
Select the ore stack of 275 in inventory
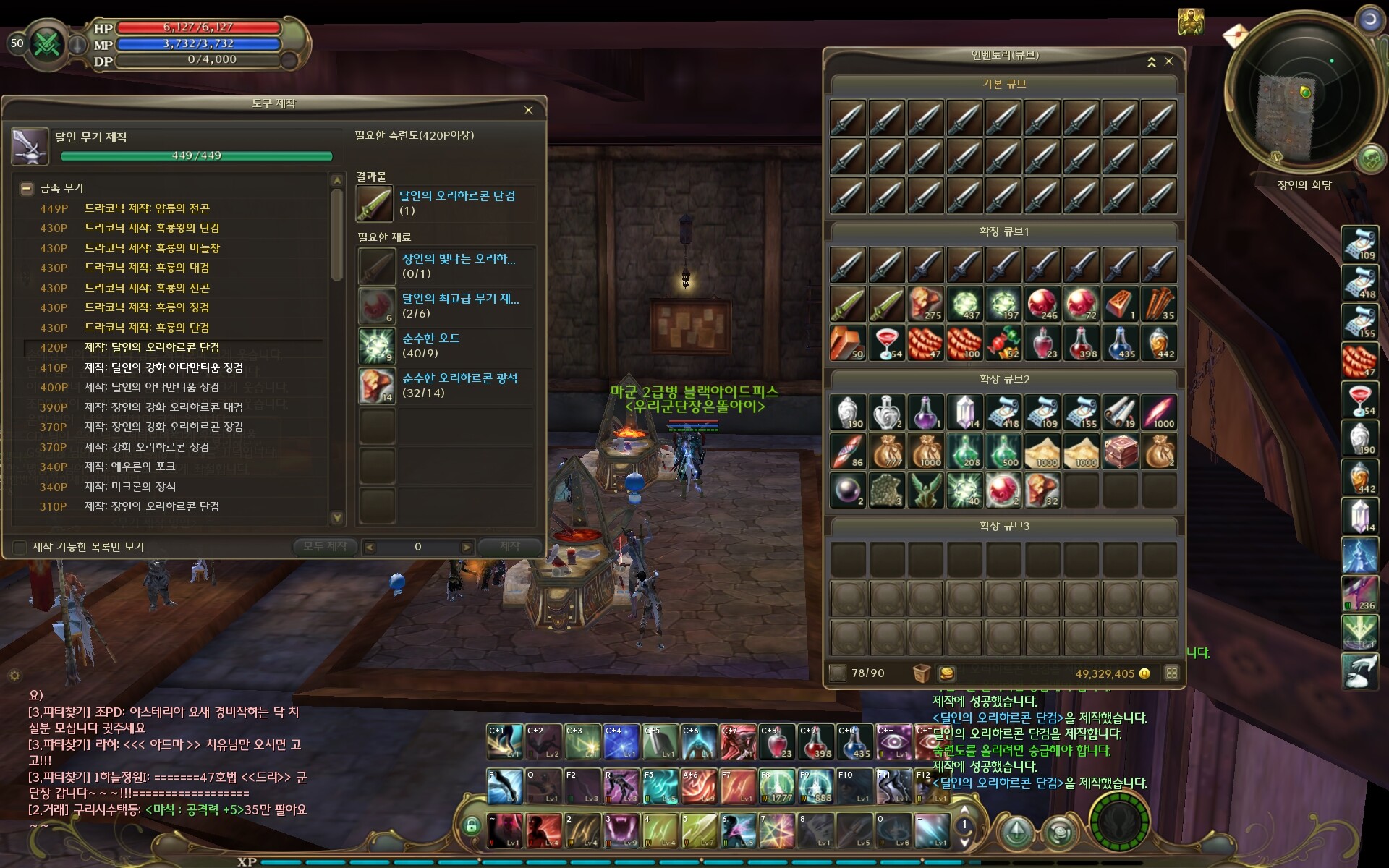[925, 304]
